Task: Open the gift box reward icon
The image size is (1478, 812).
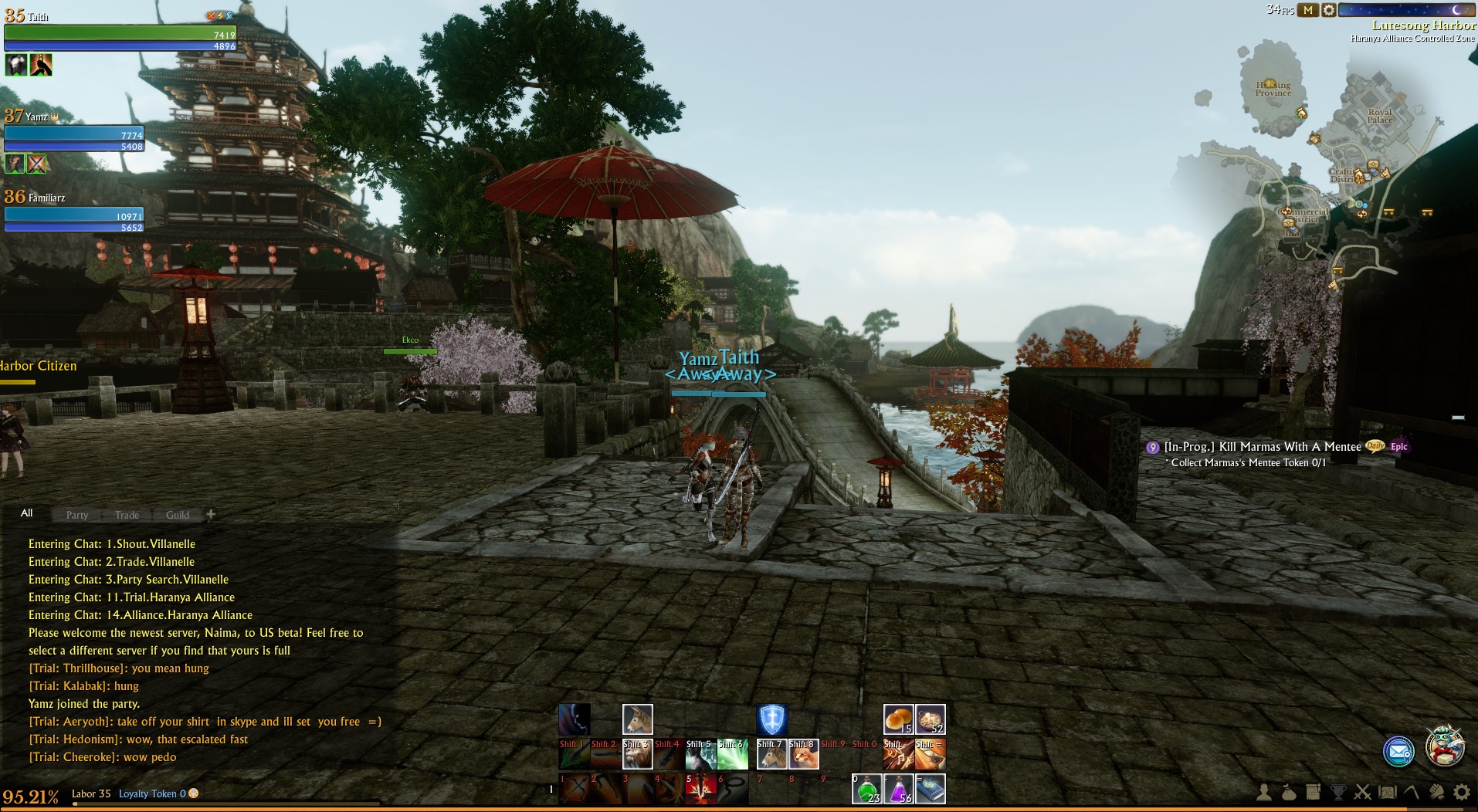Action: (x=1444, y=746)
